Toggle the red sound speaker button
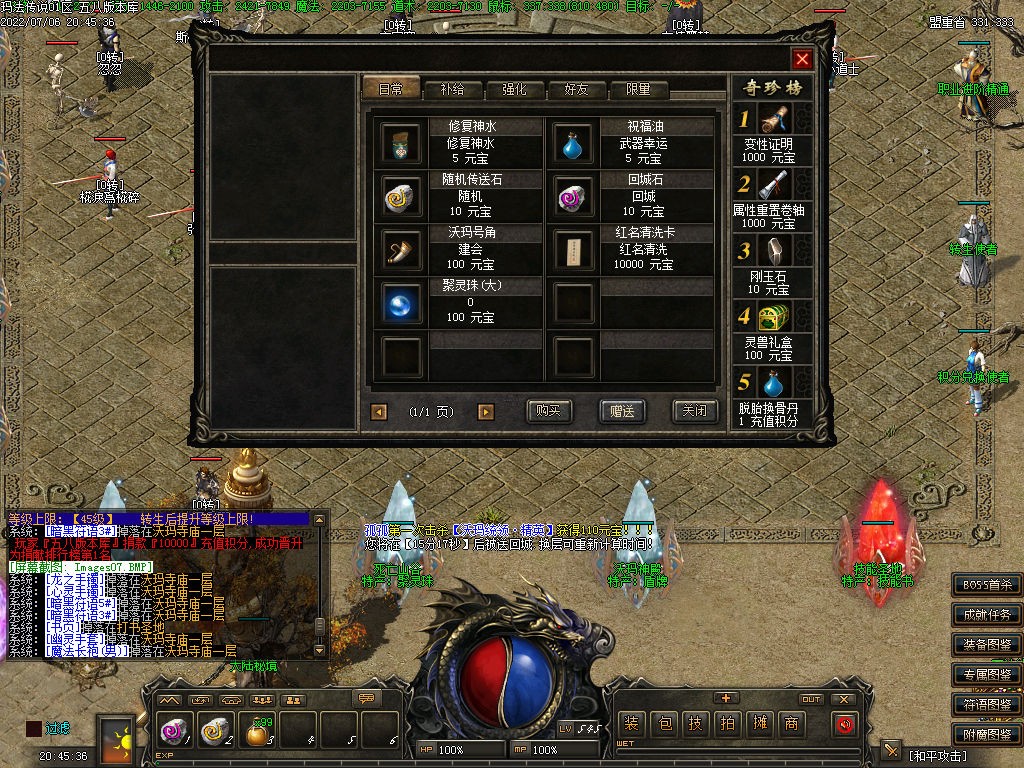This screenshot has height=768, width=1024. point(843,724)
